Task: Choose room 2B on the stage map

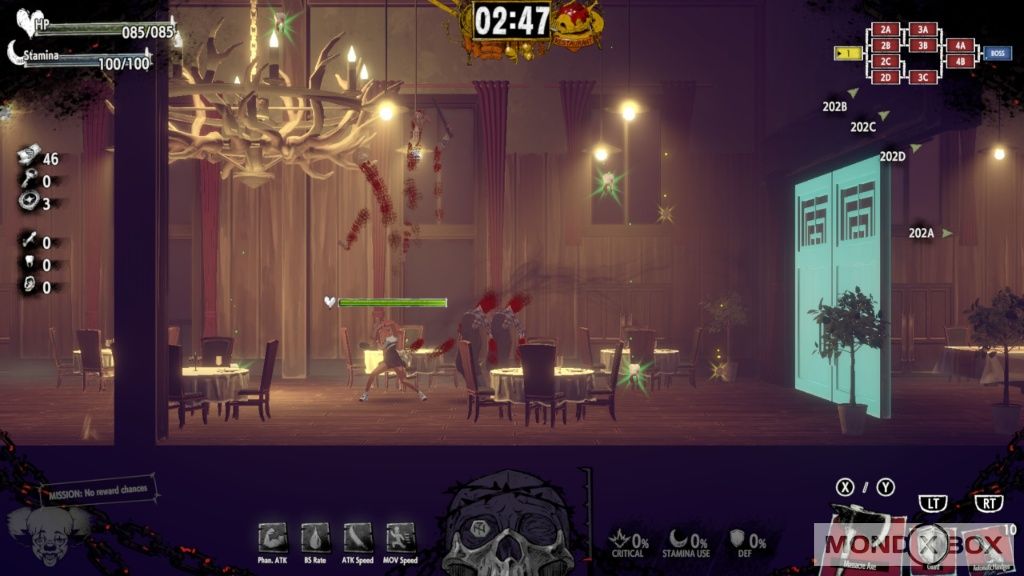Action: pyautogui.click(x=886, y=45)
